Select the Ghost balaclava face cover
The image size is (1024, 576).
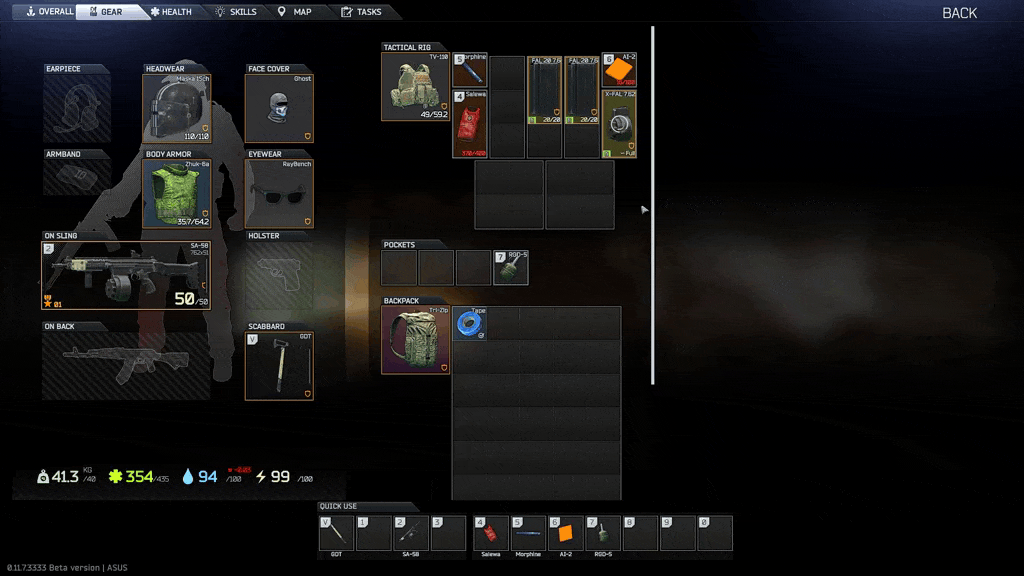point(279,109)
